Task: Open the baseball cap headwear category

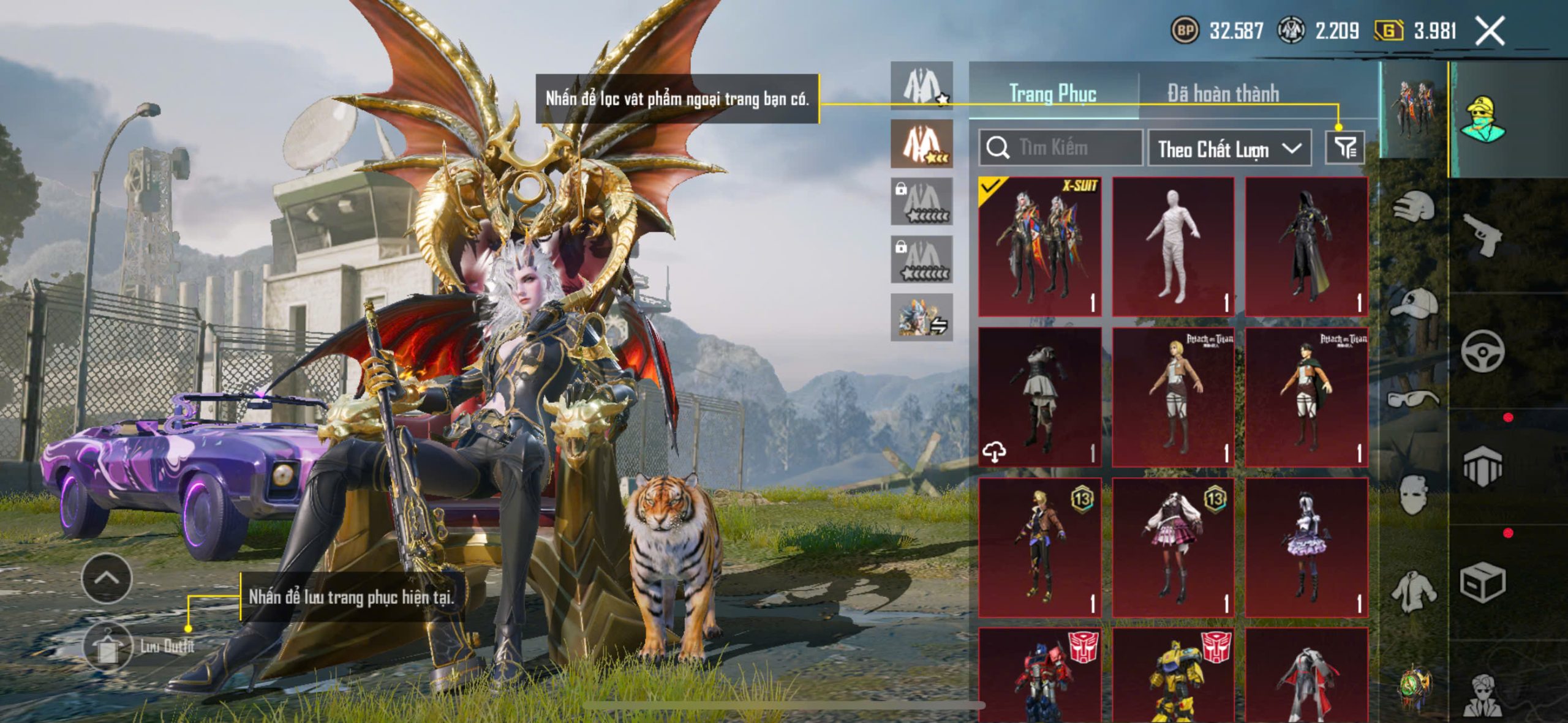Action: tap(1414, 303)
